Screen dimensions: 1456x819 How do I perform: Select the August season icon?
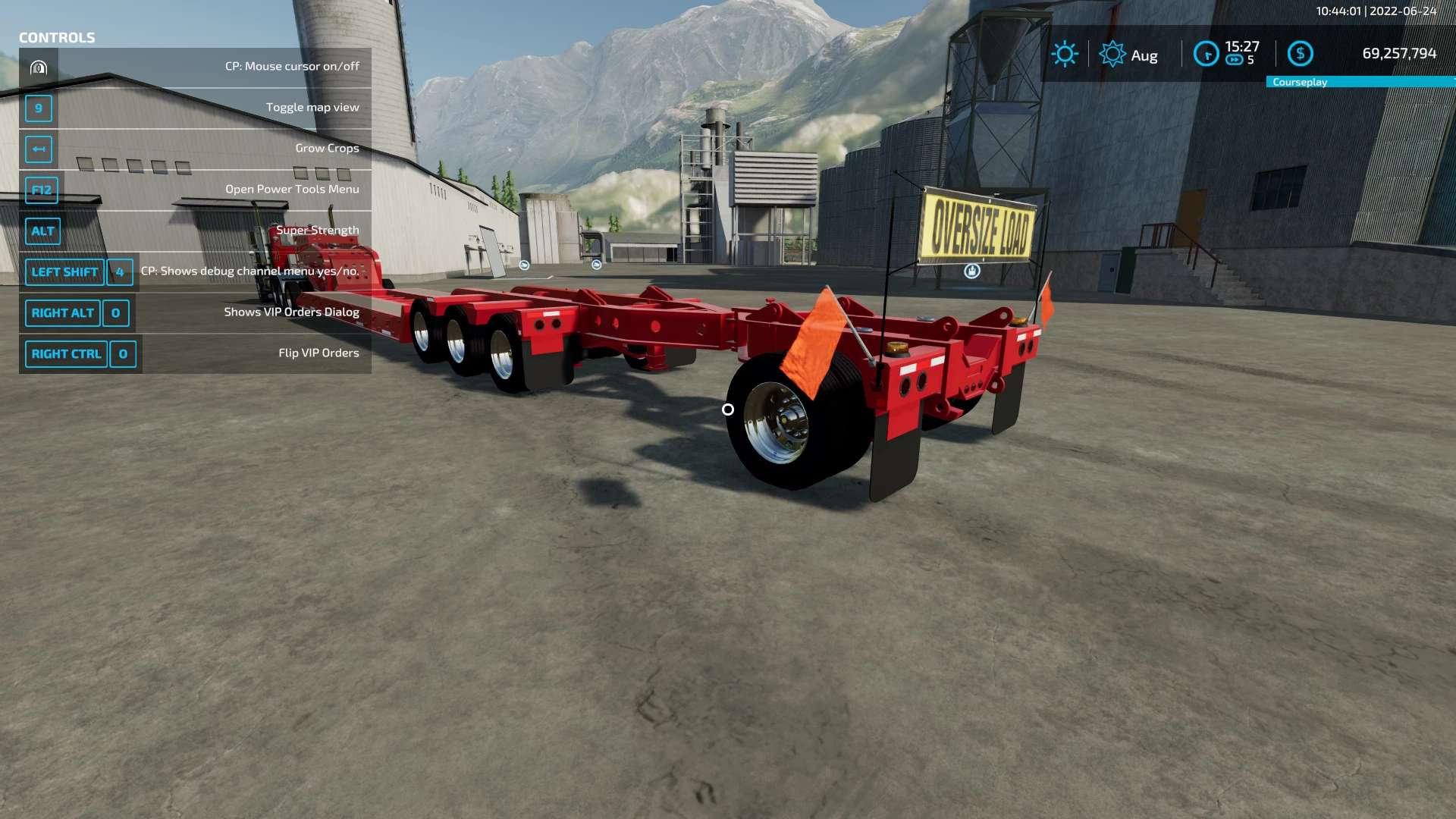[1112, 54]
